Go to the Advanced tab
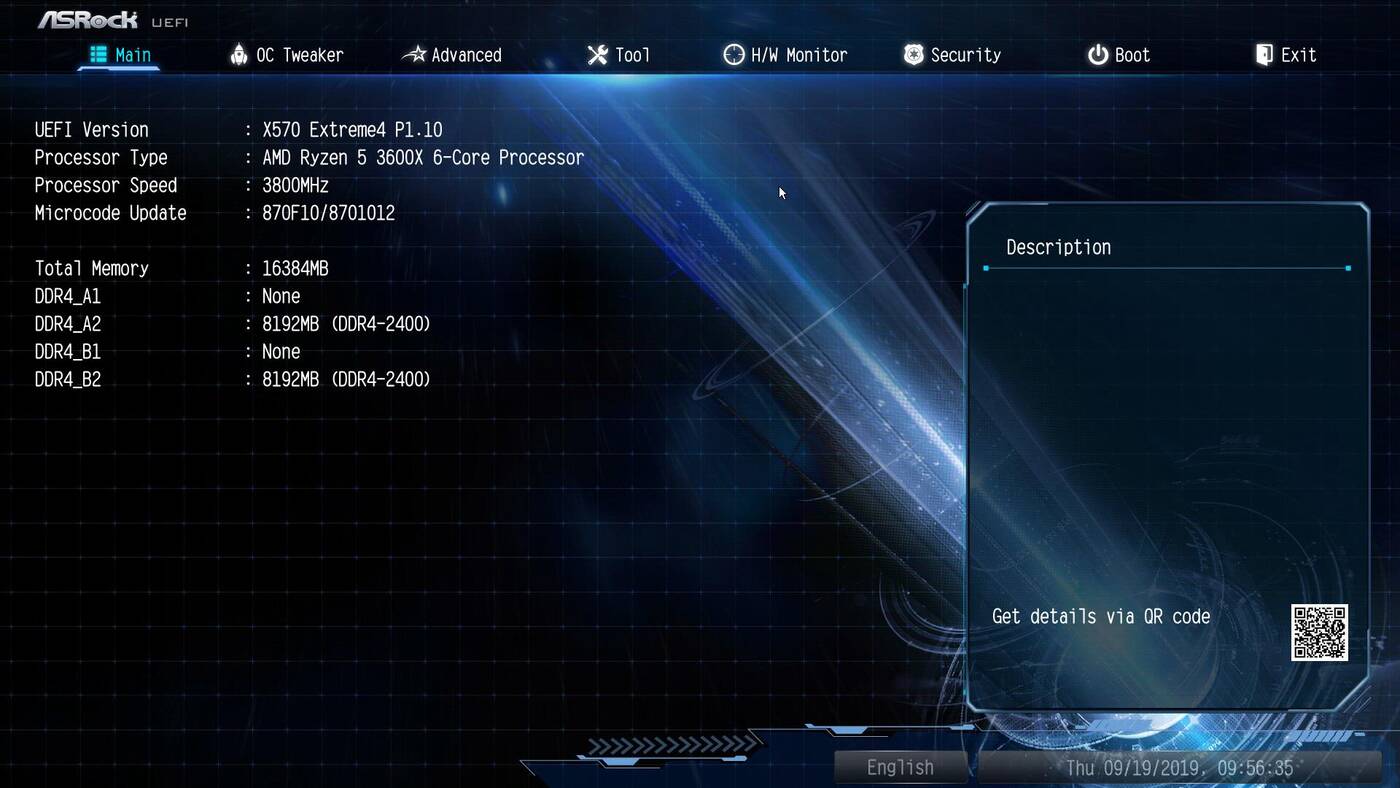This screenshot has width=1400, height=788. tap(452, 55)
